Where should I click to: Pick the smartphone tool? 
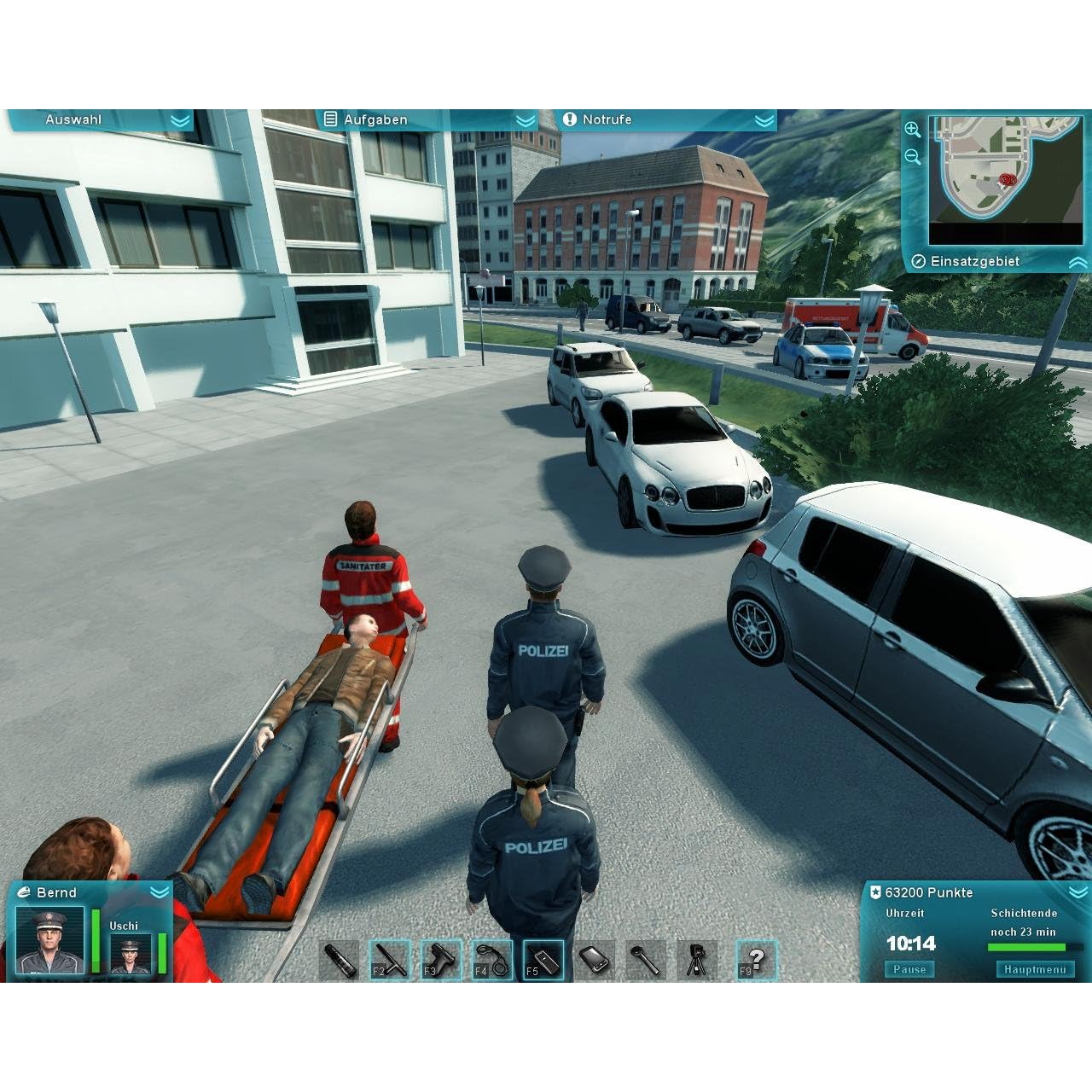pyautogui.click(x=594, y=960)
